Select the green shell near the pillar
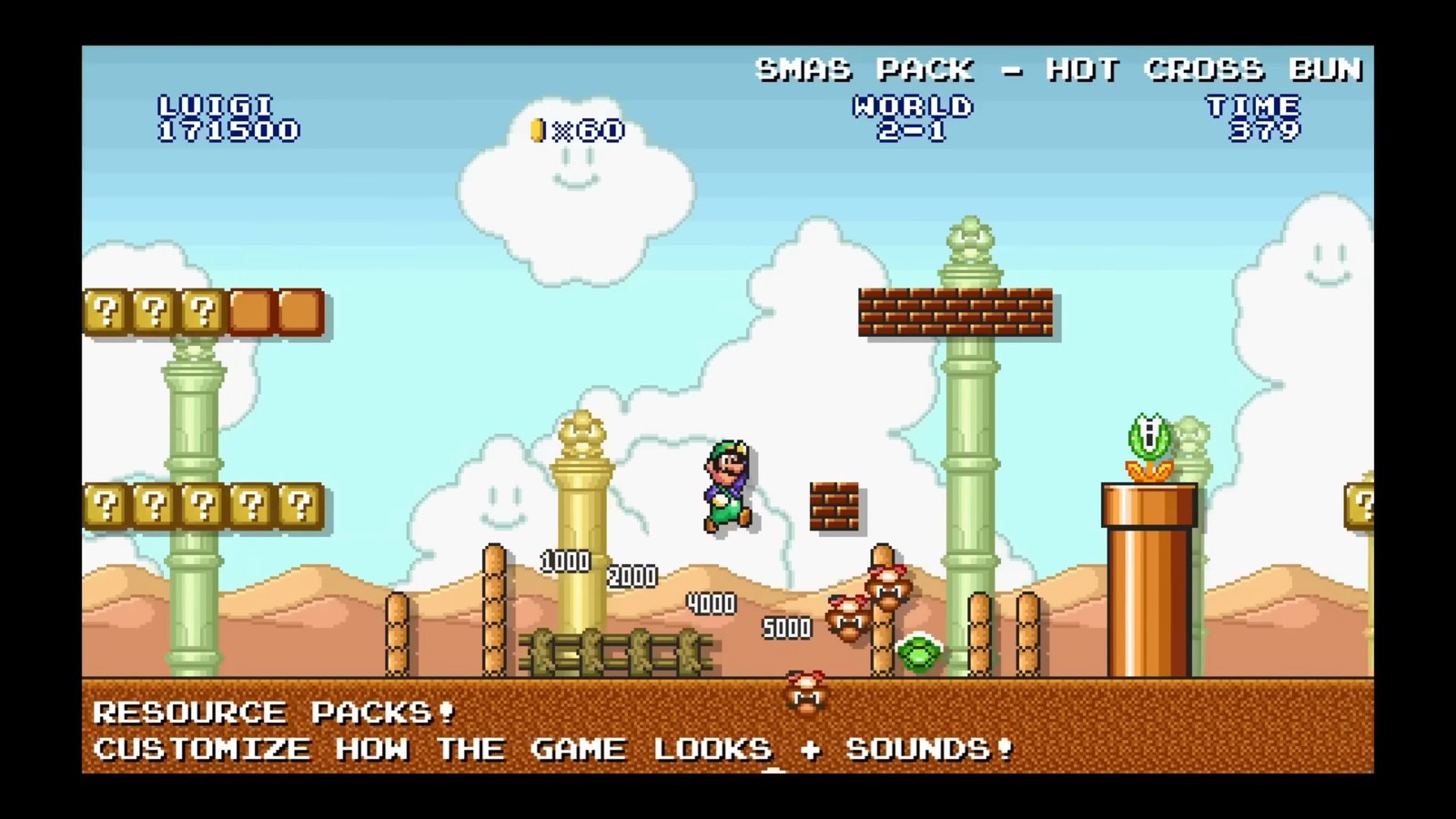The height and width of the screenshot is (819, 1456). tap(919, 653)
